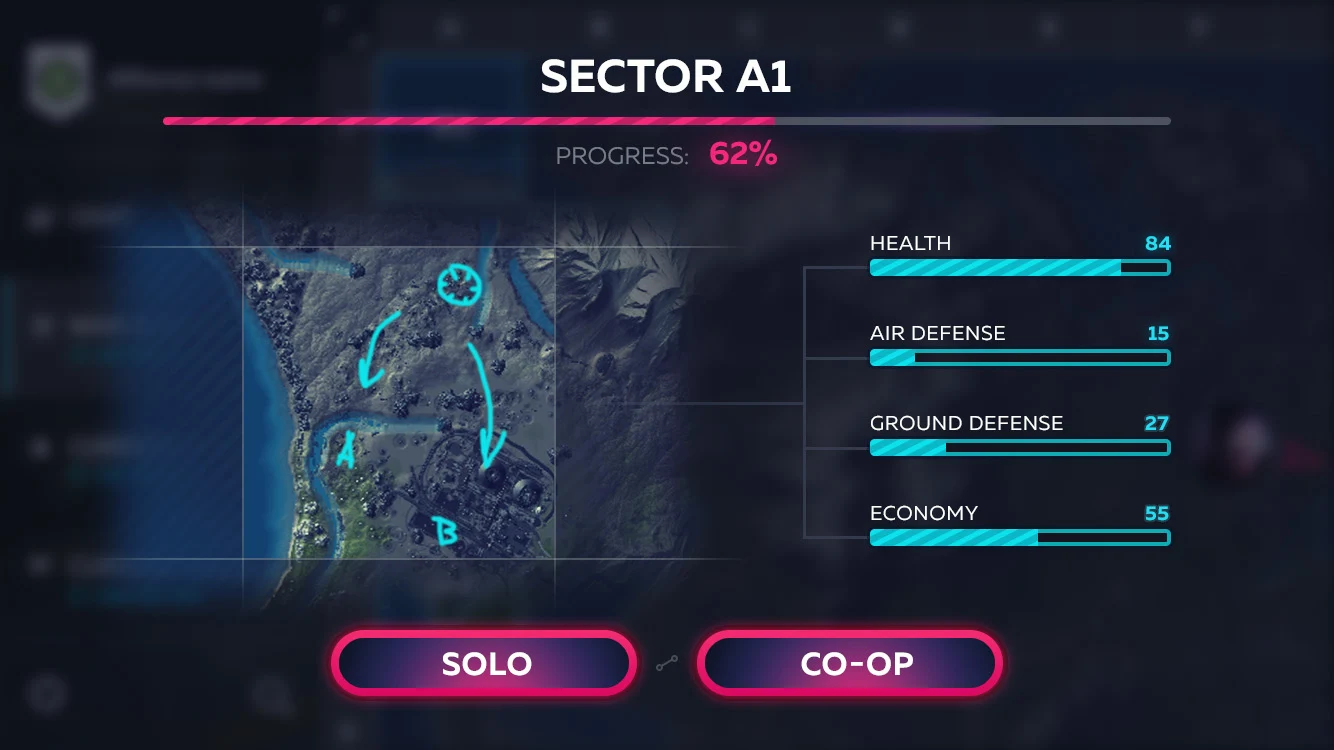Click map marker A on the sector map
This screenshot has height=750, width=1334.
click(346, 450)
